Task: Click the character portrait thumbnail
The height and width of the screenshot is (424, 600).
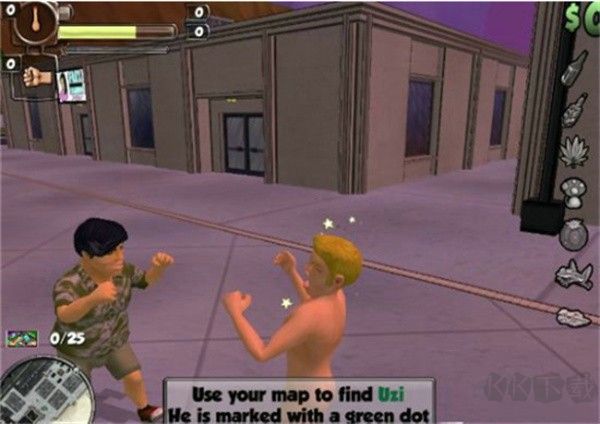Action: coord(72,85)
